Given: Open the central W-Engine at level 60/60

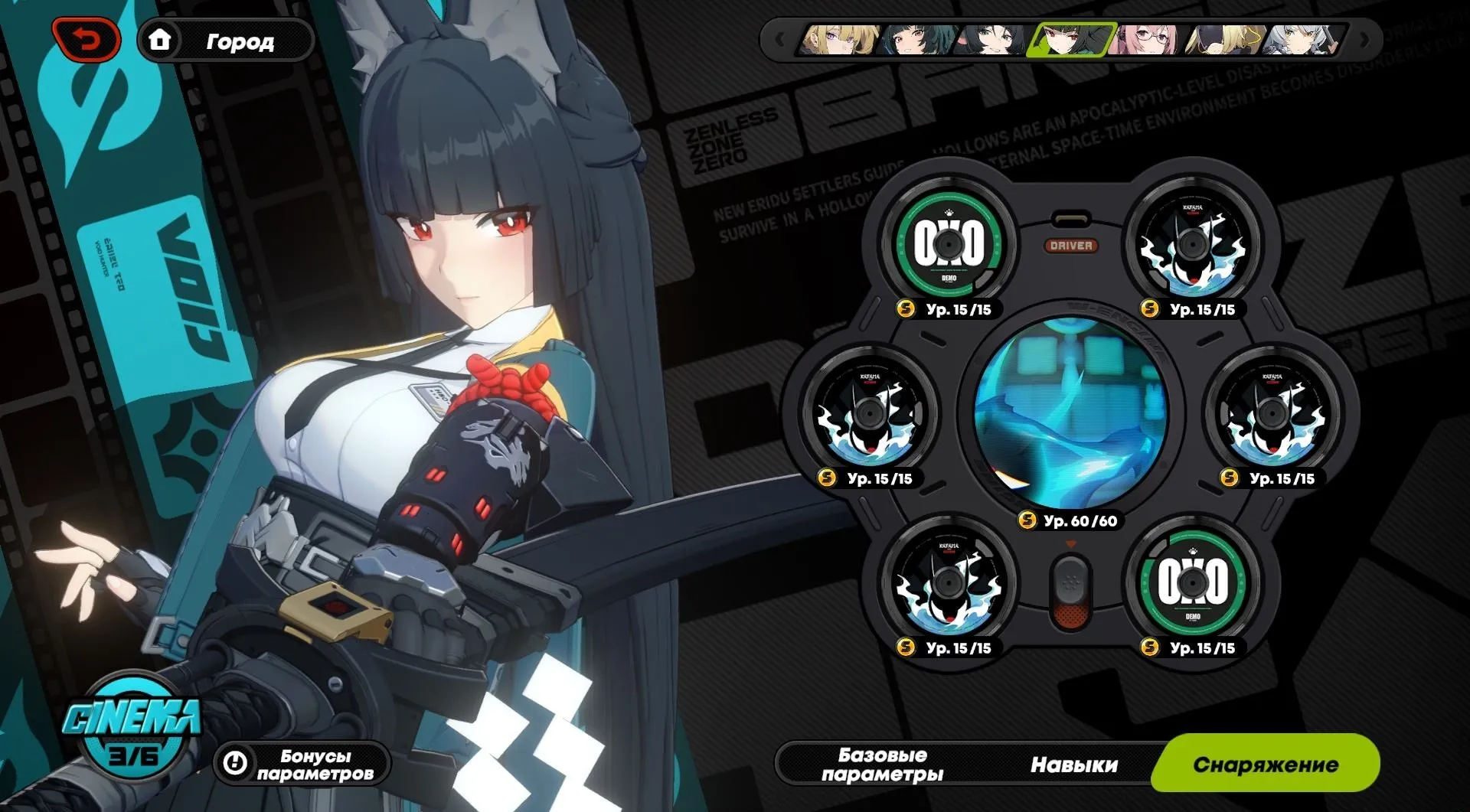Looking at the screenshot, I should pos(1070,413).
